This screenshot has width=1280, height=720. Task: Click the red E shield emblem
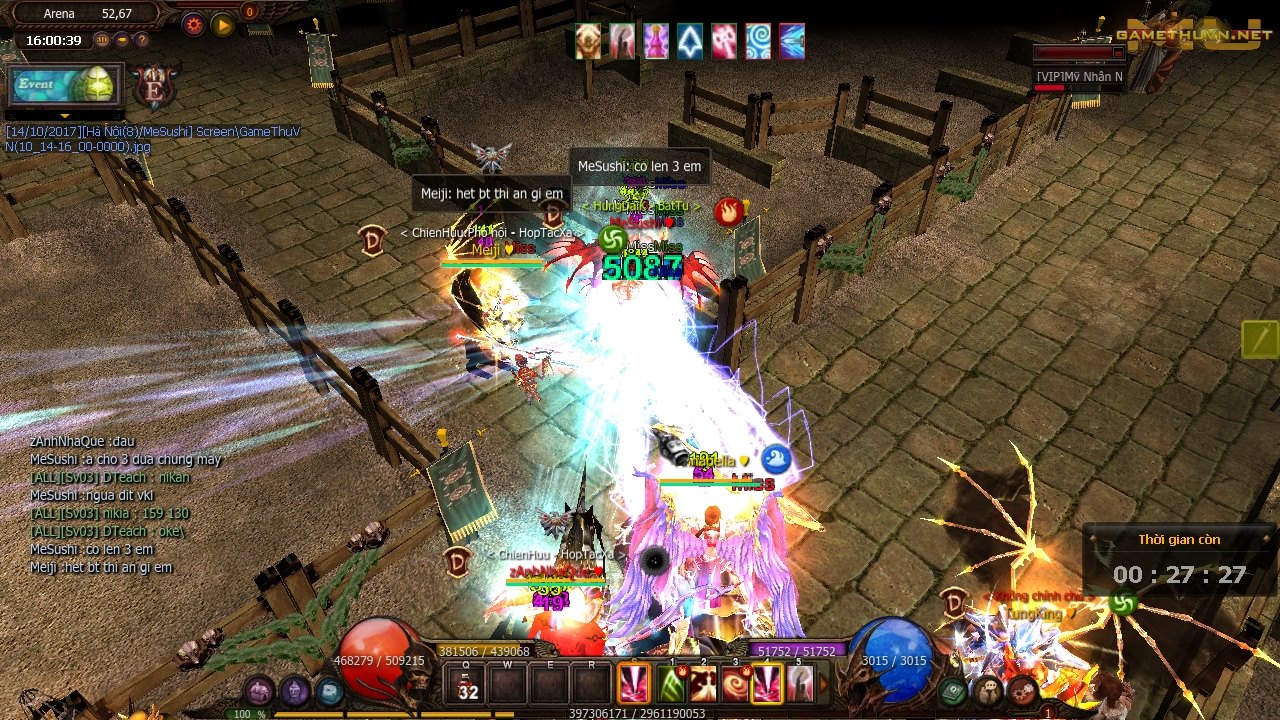pyautogui.click(x=153, y=87)
